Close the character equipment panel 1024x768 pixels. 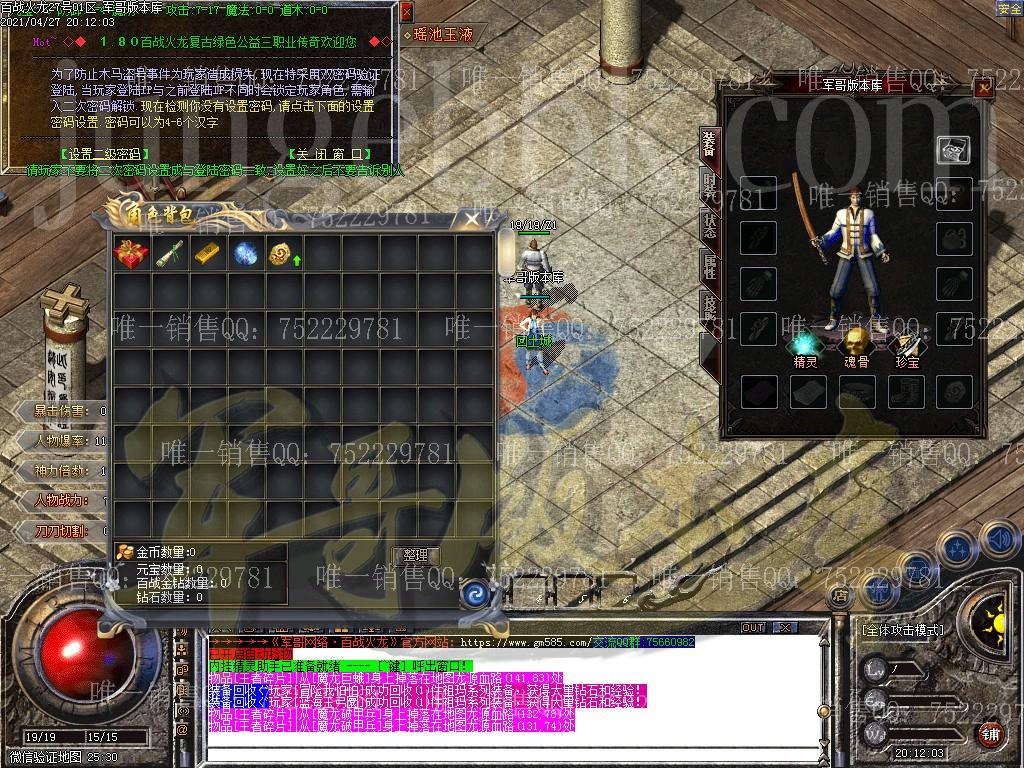(984, 88)
